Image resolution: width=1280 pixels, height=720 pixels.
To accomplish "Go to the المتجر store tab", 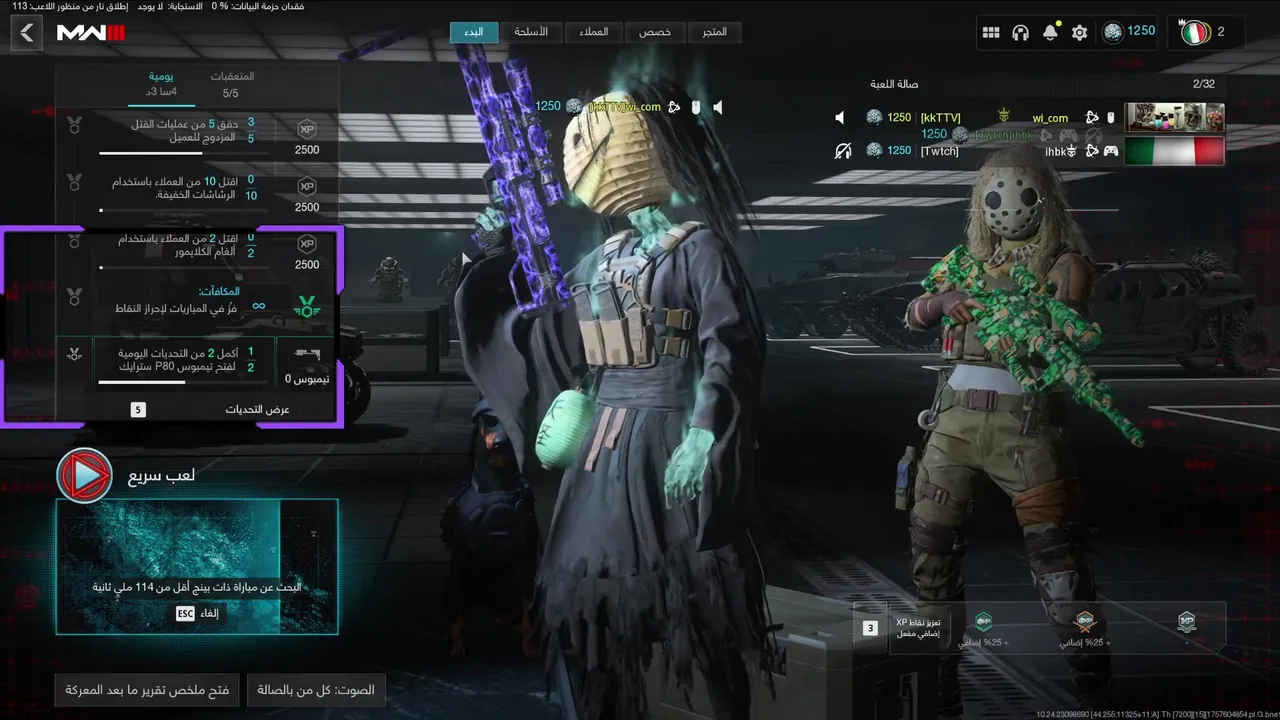I will [x=715, y=32].
